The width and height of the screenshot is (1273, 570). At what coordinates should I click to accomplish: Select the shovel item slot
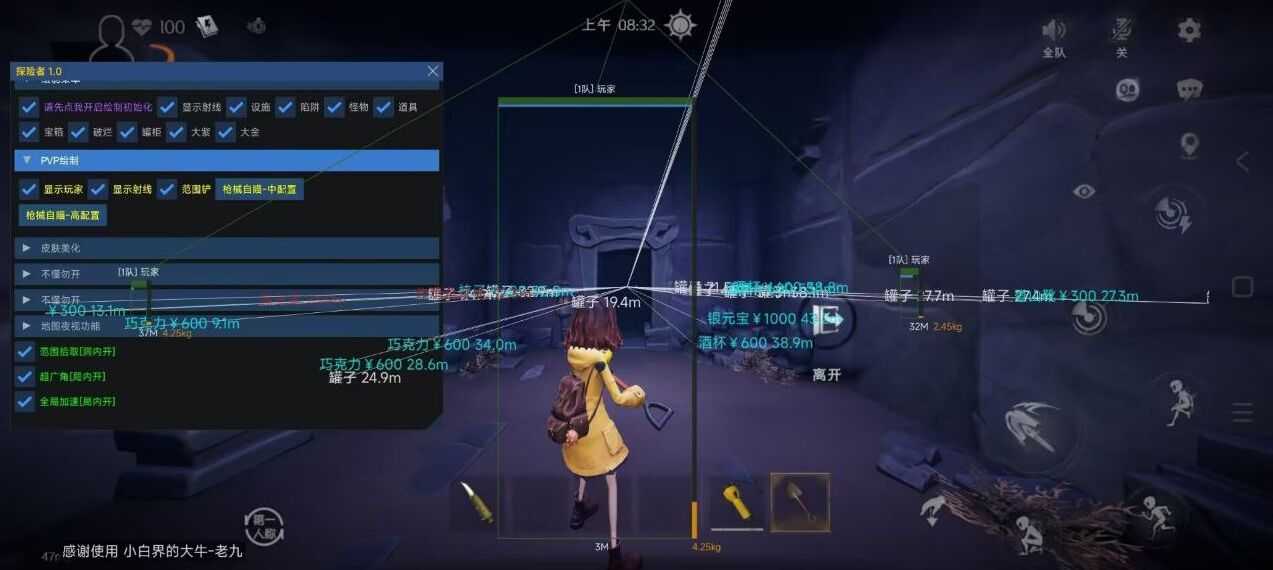pos(800,502)
